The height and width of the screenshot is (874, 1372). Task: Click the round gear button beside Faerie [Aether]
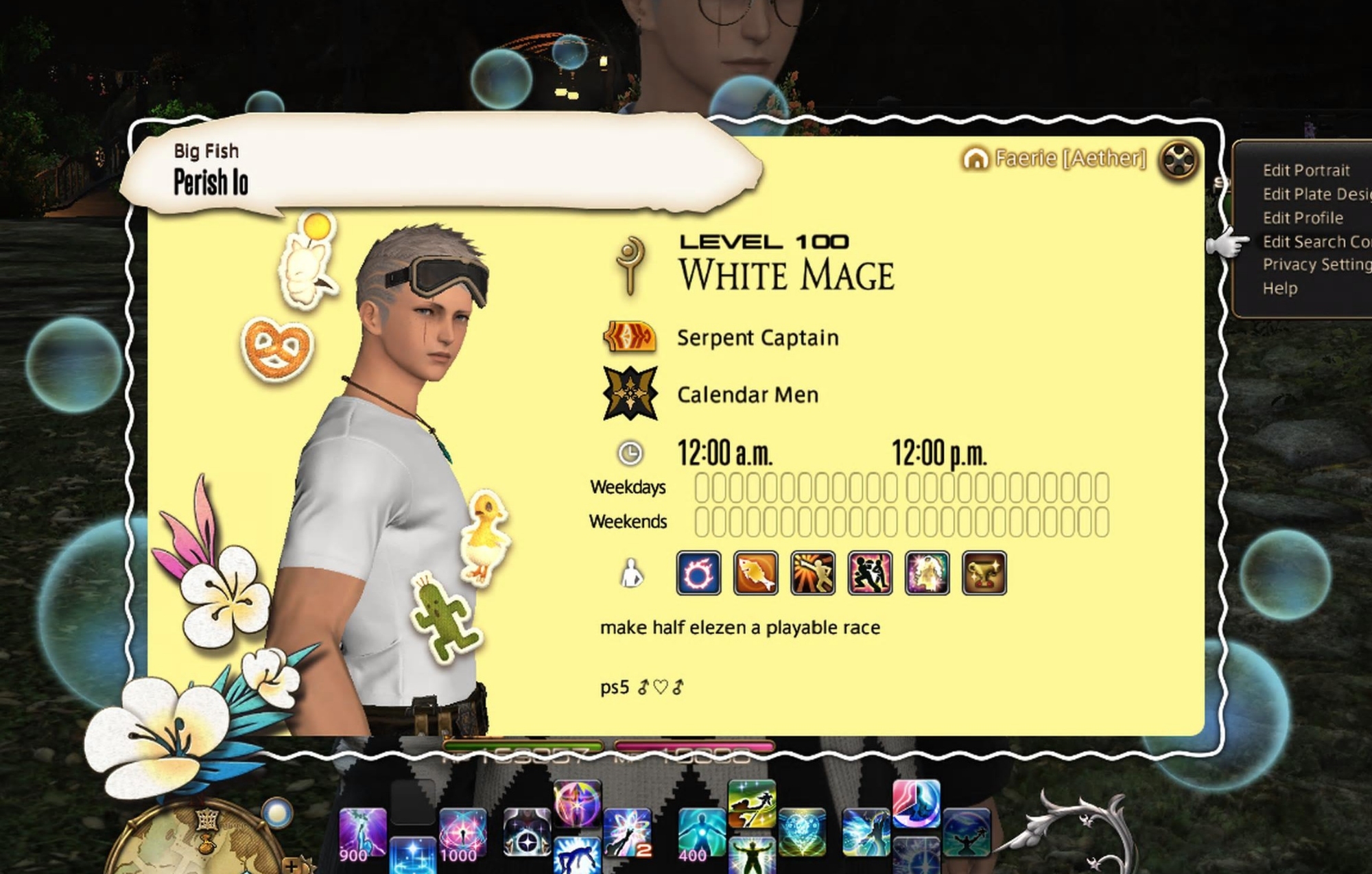tap(1178, 161)
